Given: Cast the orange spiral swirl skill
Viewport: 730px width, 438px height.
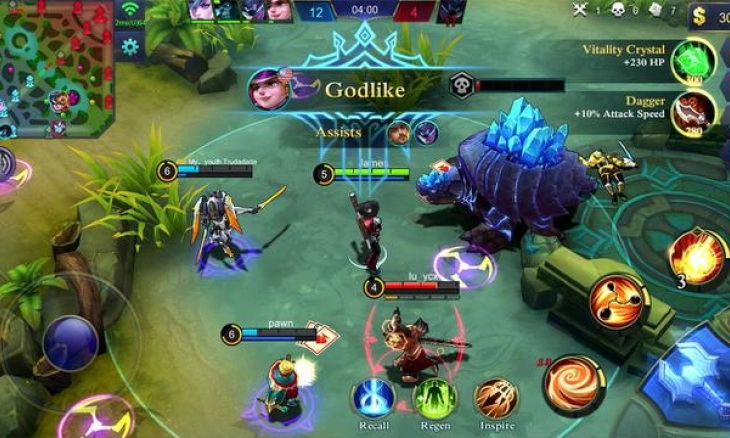Looking at the screenshot, I should click(x=573, y=384).
